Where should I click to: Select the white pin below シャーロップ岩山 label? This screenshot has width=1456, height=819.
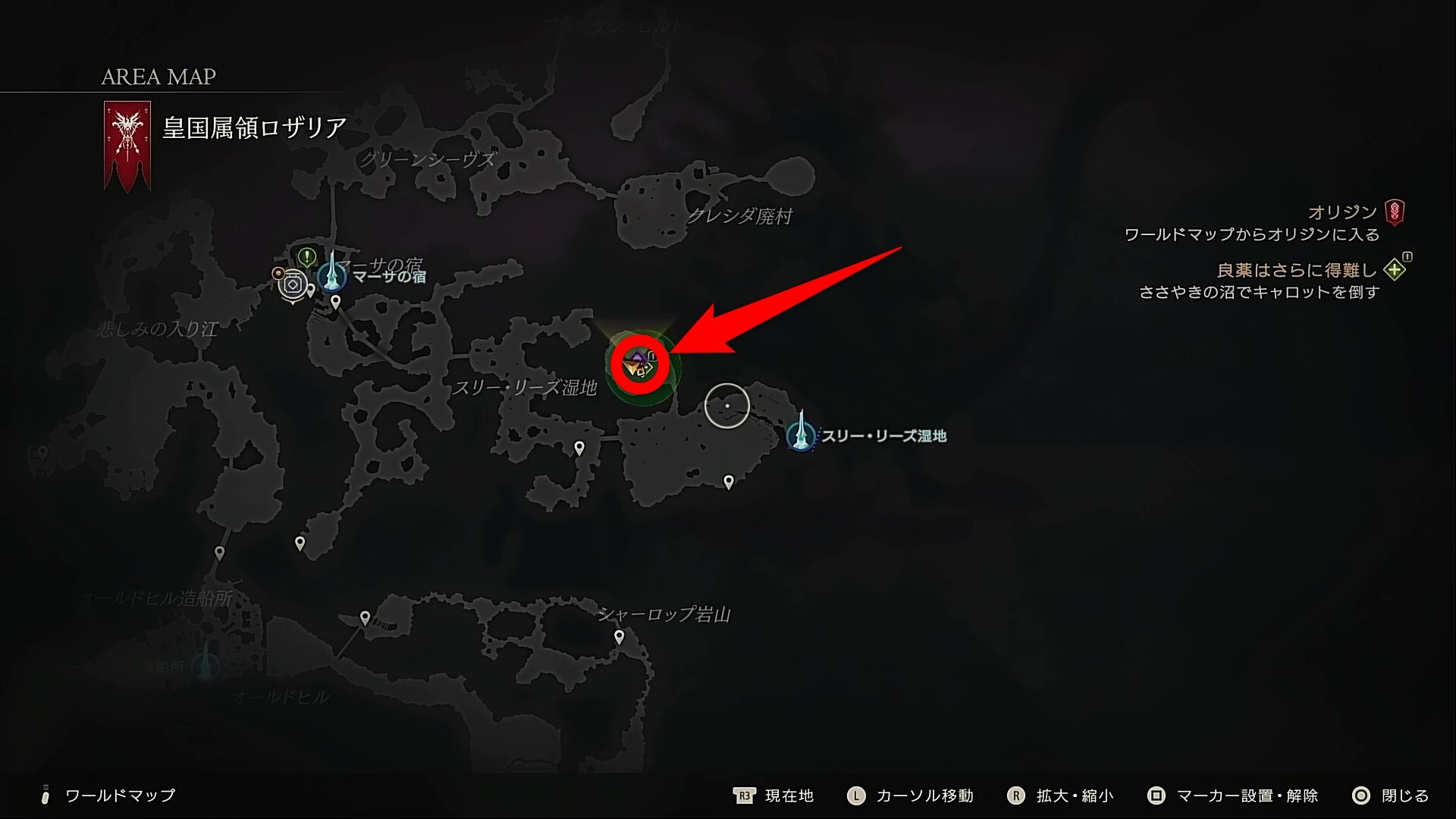(x=620, y=637)
